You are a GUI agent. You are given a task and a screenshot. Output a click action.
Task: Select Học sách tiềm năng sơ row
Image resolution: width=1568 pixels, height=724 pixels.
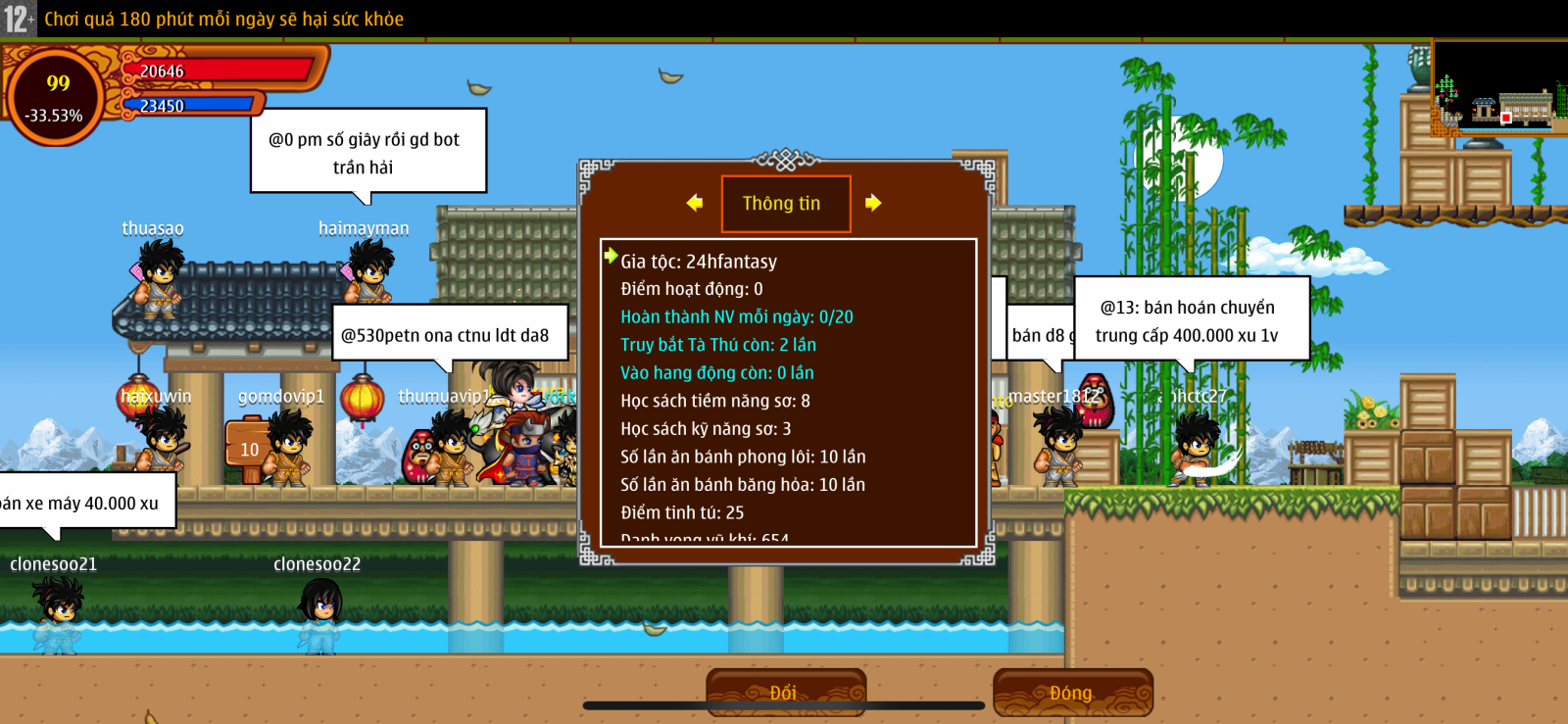[x=714, y=401]
